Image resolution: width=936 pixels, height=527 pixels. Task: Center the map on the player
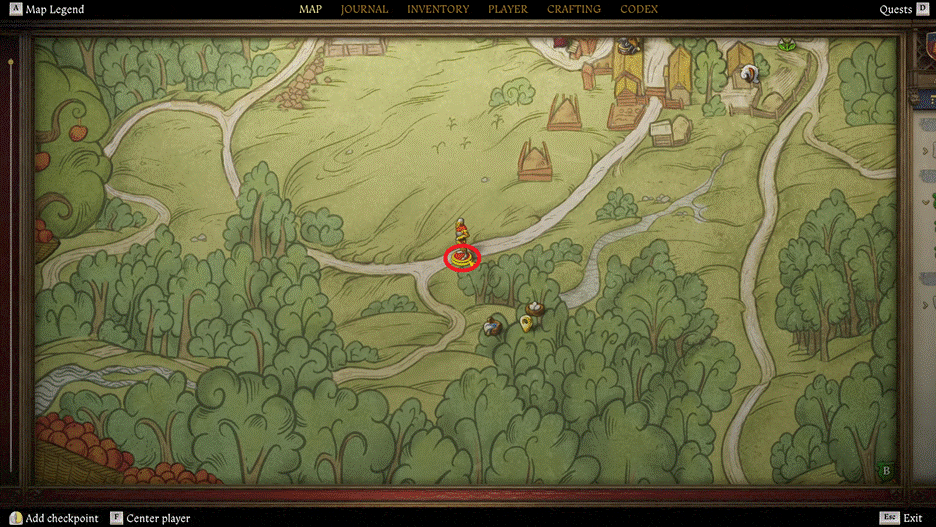click(157, 518)
